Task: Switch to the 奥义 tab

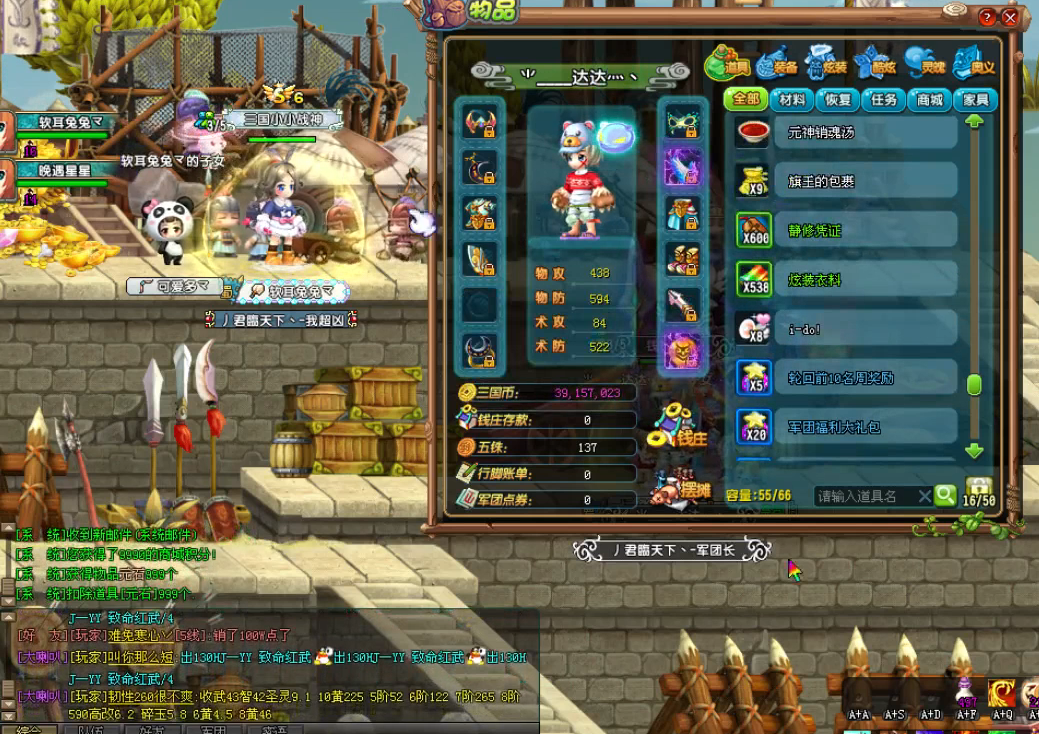Action: pos(974,65)
